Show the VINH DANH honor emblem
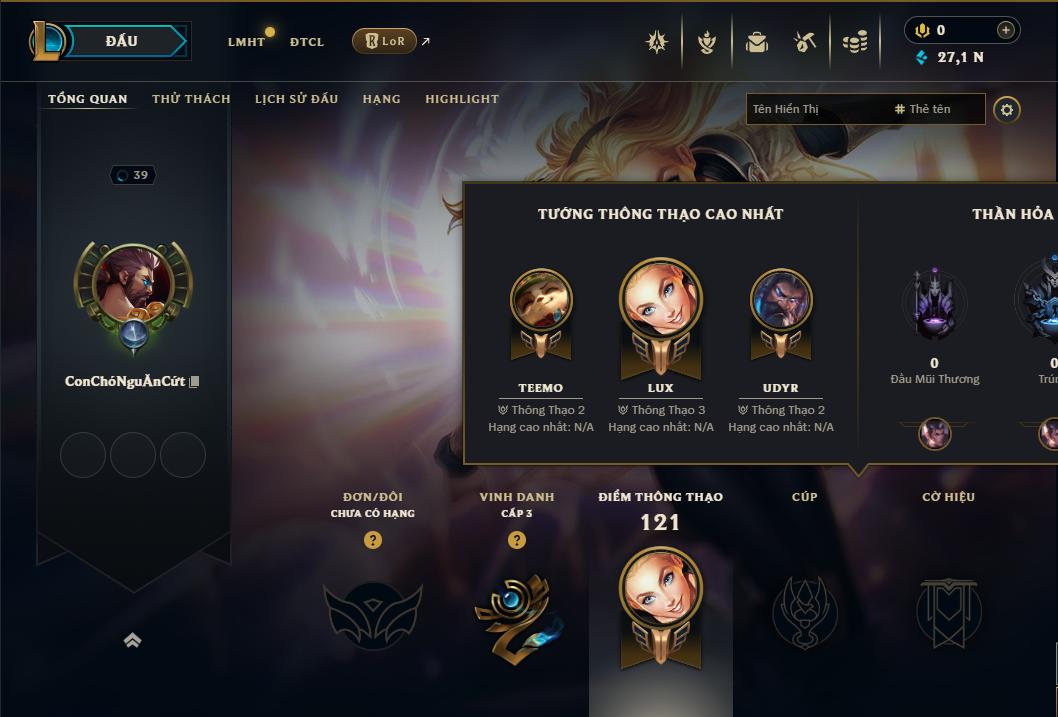The height and width of the screenshot is (717, 1058). [516, 612]
